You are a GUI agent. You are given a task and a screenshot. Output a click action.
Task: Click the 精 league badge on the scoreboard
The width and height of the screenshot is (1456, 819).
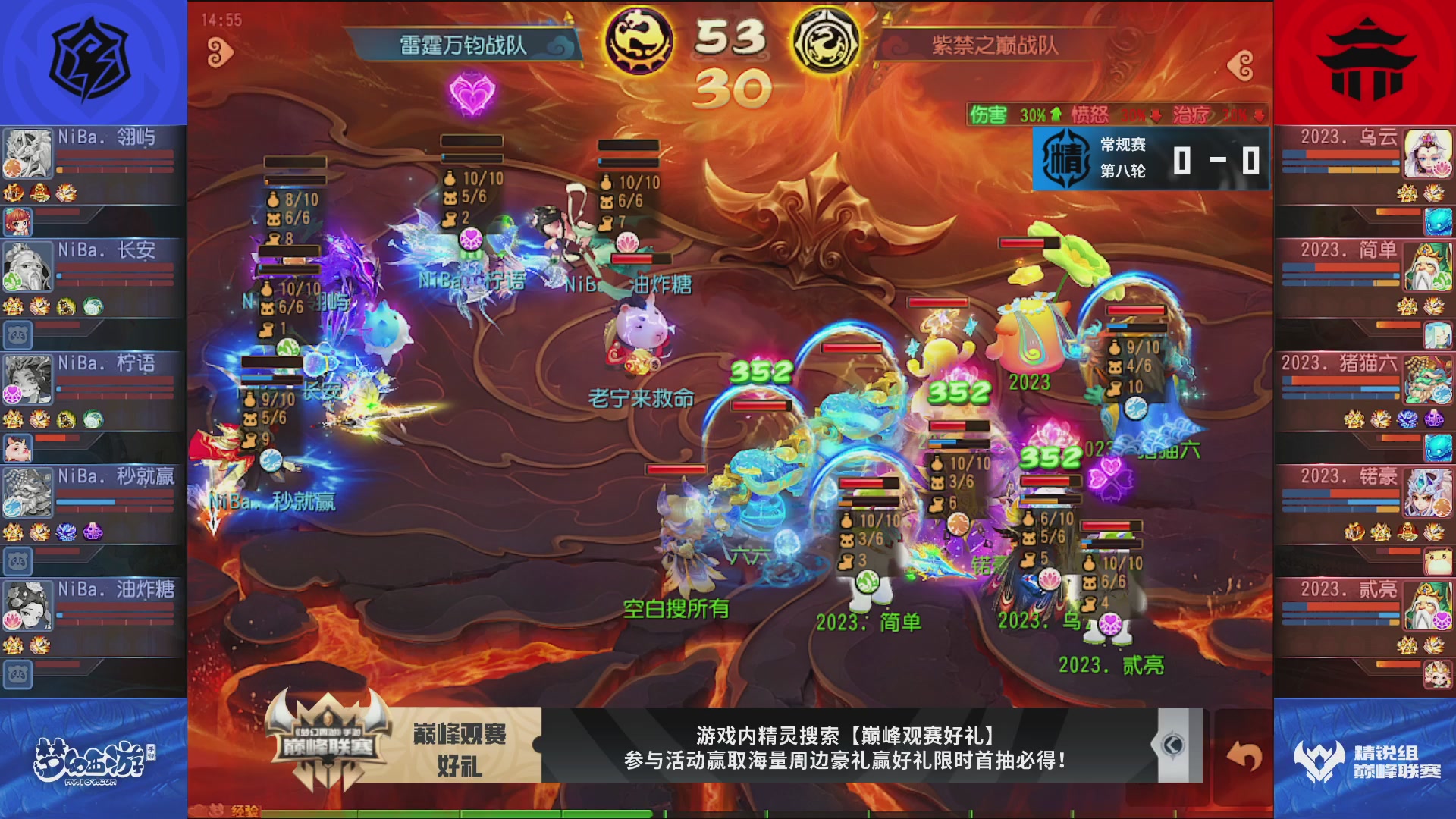pyautogui.click(x=1065, y=158)
